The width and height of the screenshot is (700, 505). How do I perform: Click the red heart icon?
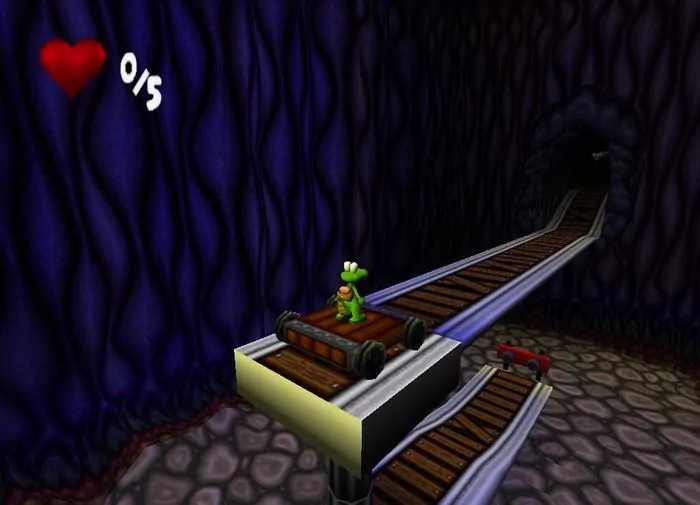point(73,64)
